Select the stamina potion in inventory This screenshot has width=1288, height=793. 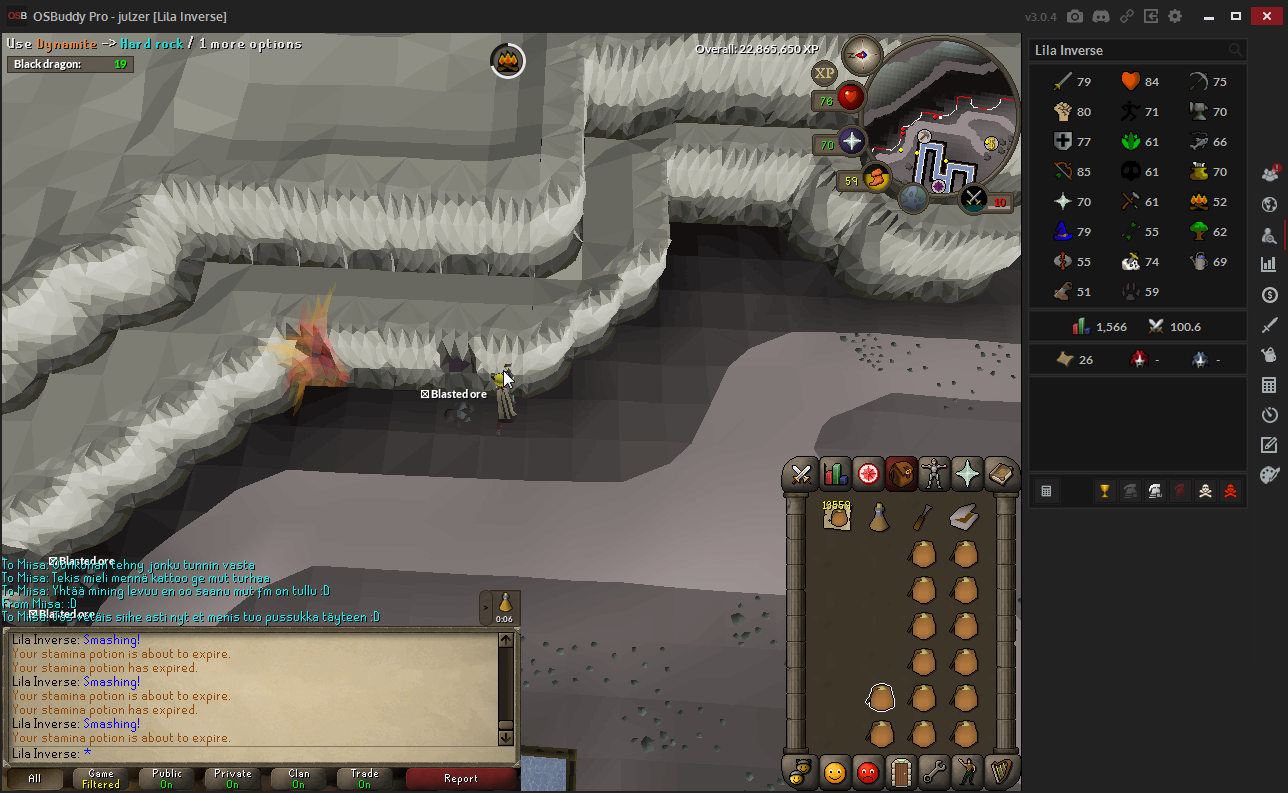point(879,517)
